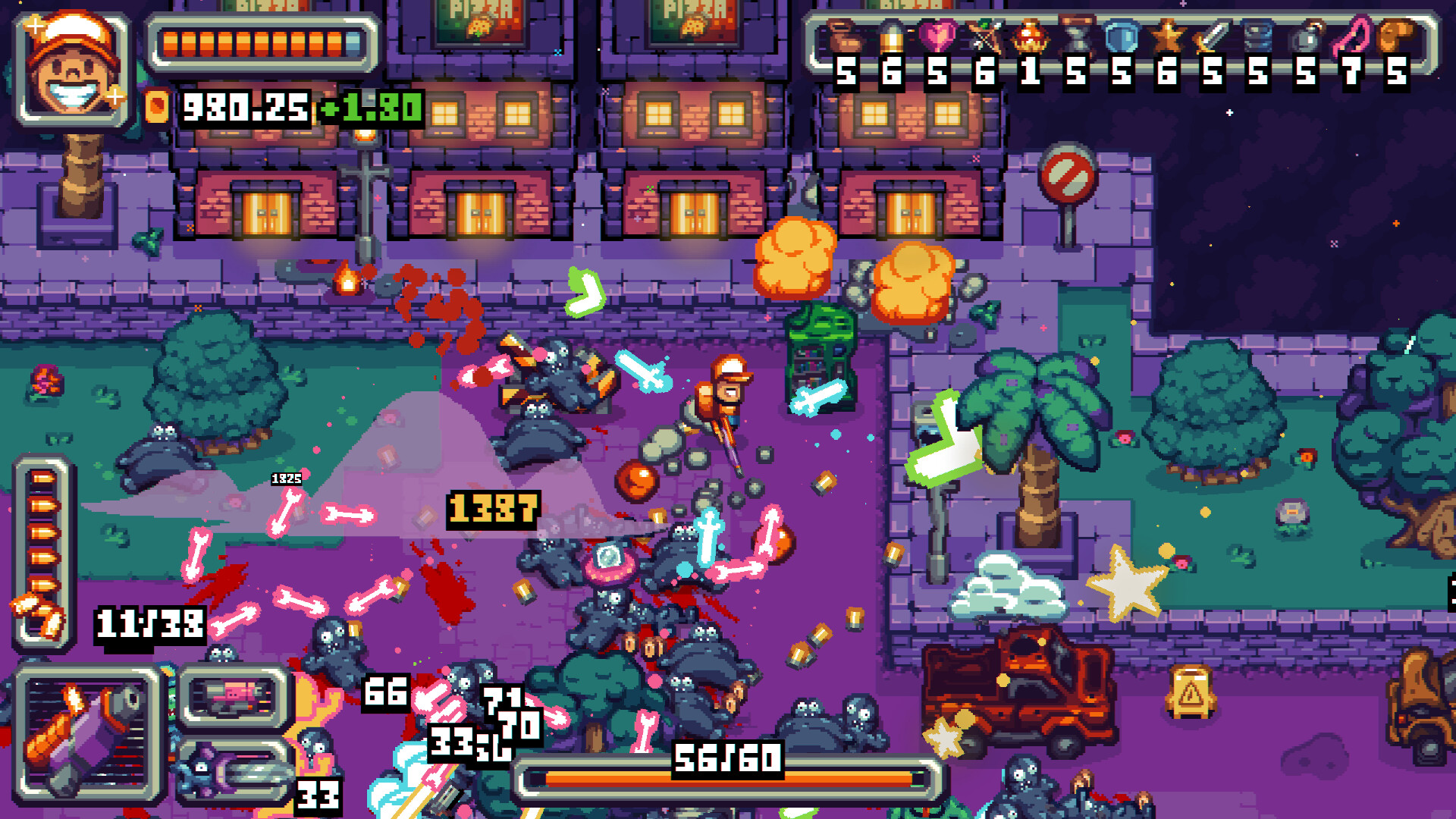Click the grey bomb upgrade icon
Screen dimensions: 1456x819
click(1306, 36)
